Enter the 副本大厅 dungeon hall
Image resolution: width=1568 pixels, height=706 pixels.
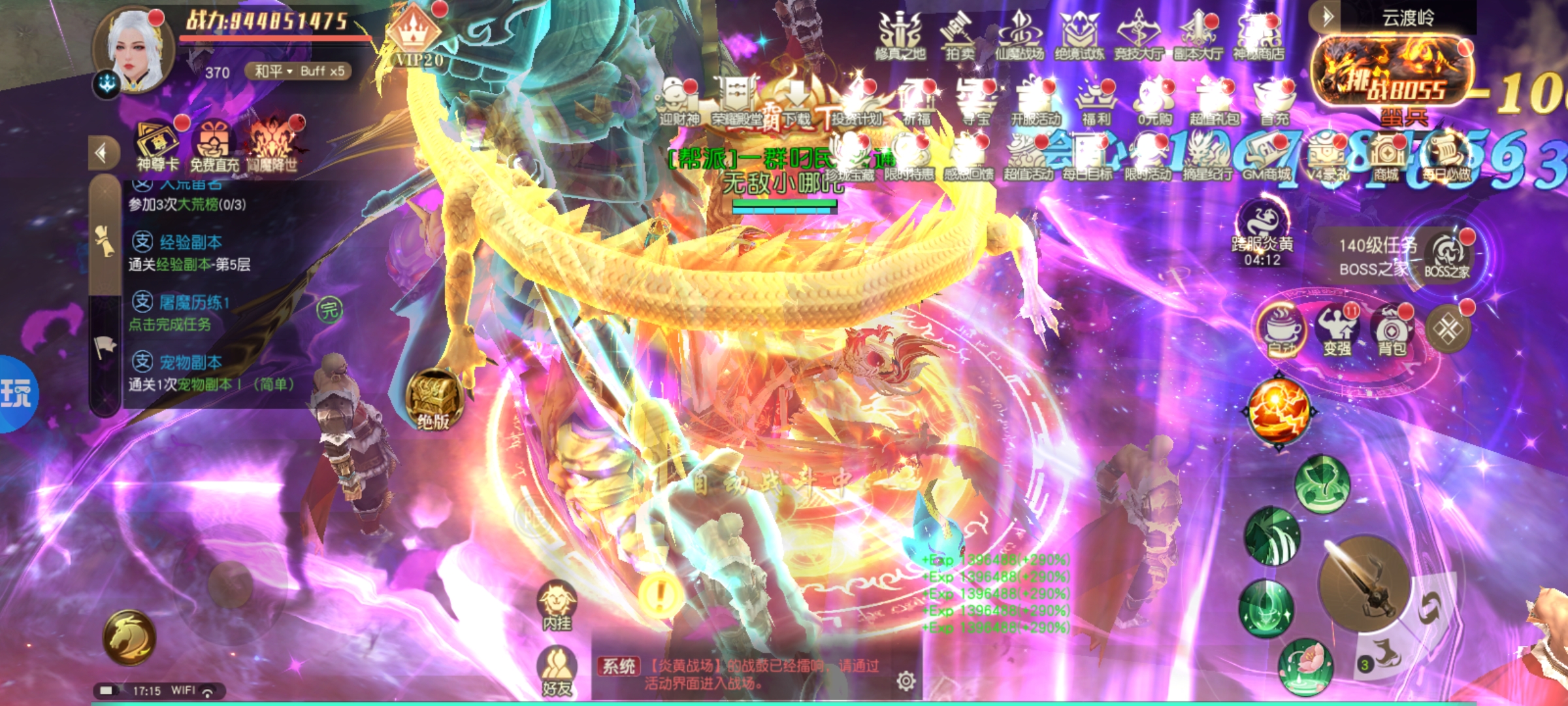pos(1197,37)
